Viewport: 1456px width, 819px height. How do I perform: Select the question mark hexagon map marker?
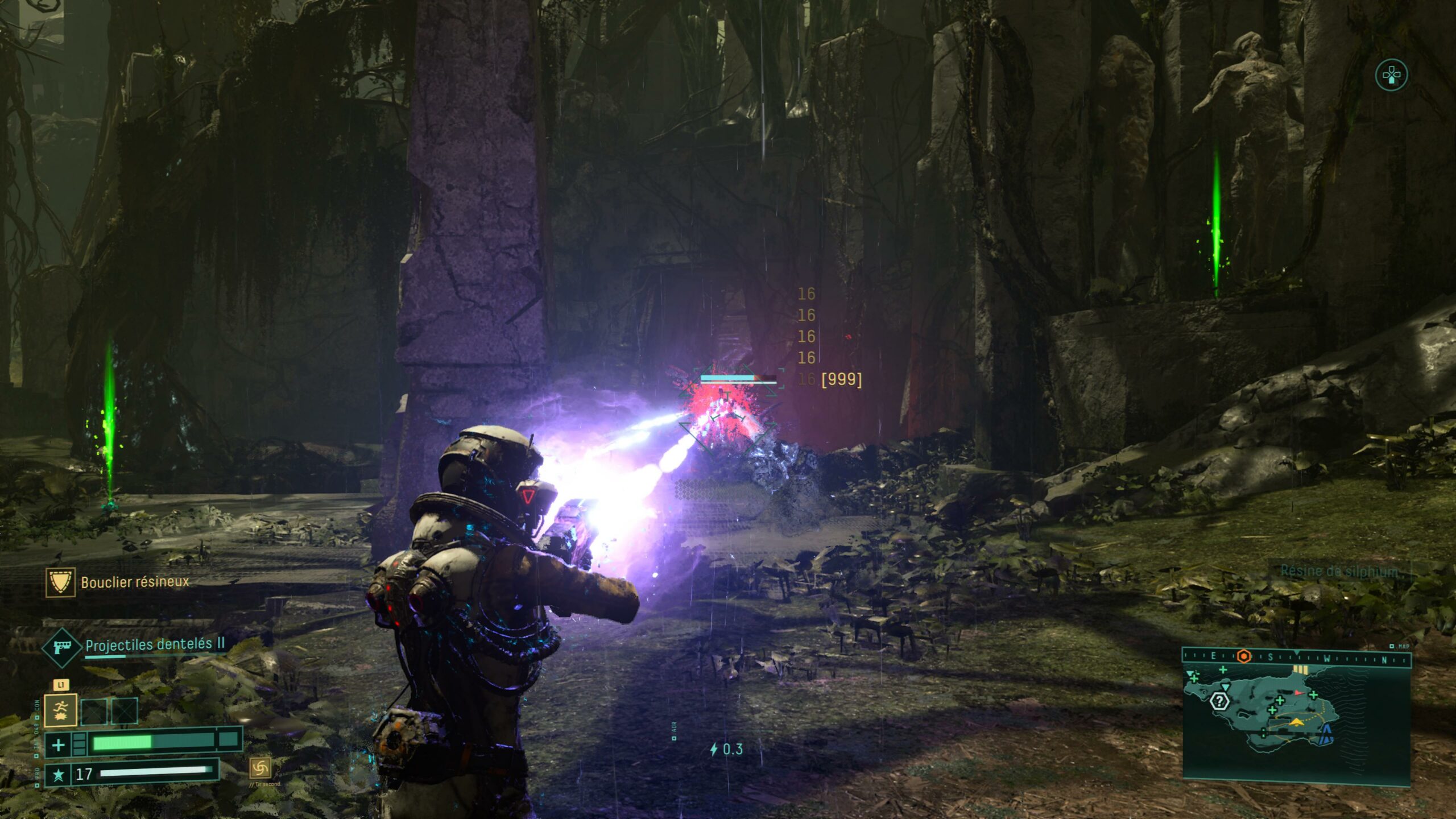pos(1219,701)
